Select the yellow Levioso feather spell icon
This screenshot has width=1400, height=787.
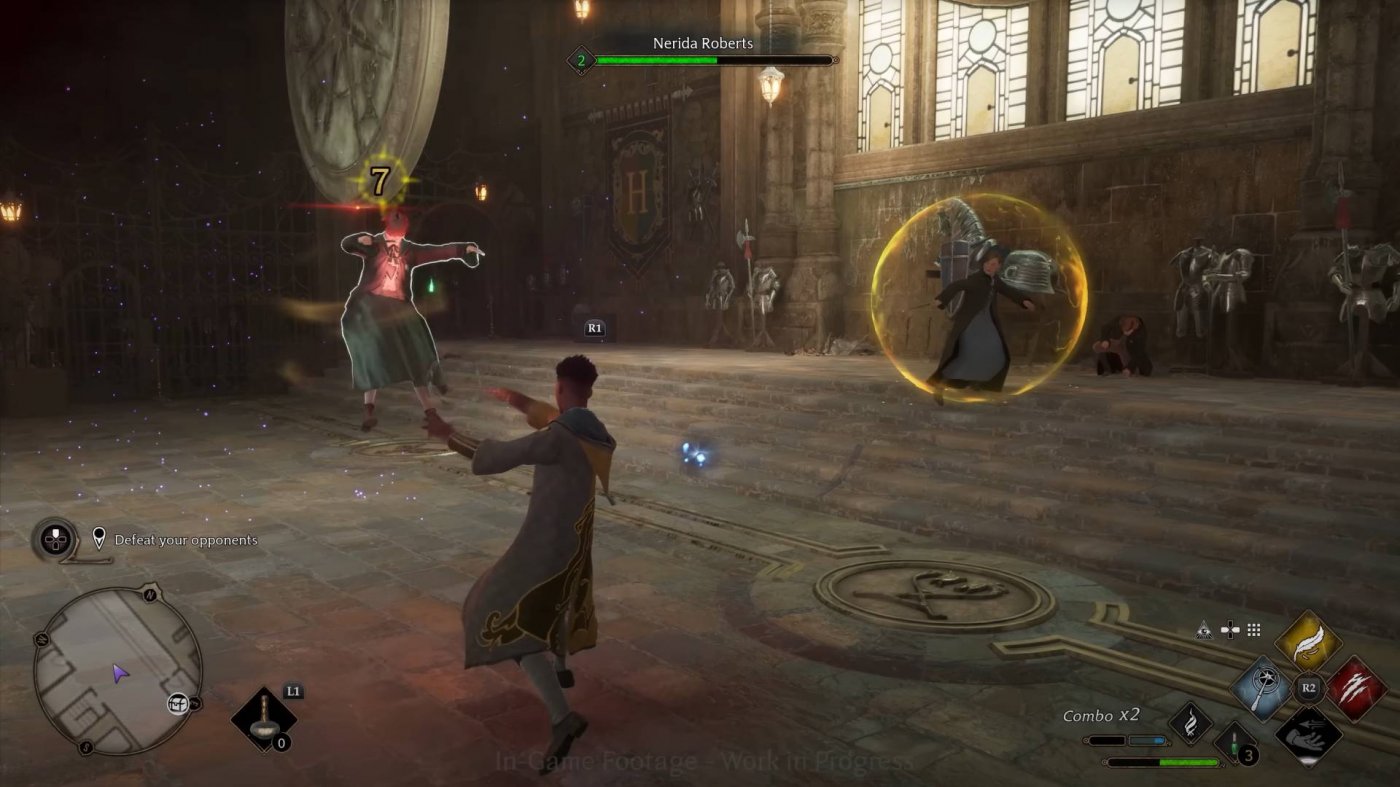tap(1309, 640)
